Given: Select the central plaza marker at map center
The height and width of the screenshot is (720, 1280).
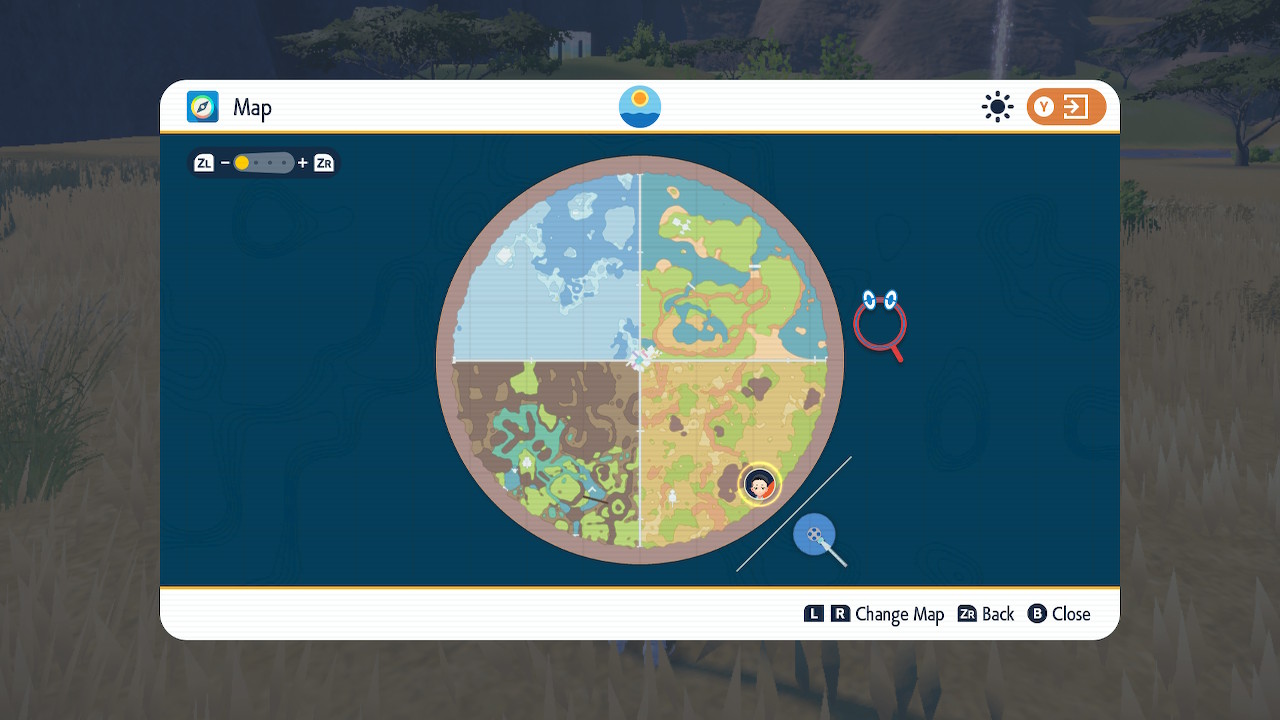Looking at the screenshot, I should (639, 359).
